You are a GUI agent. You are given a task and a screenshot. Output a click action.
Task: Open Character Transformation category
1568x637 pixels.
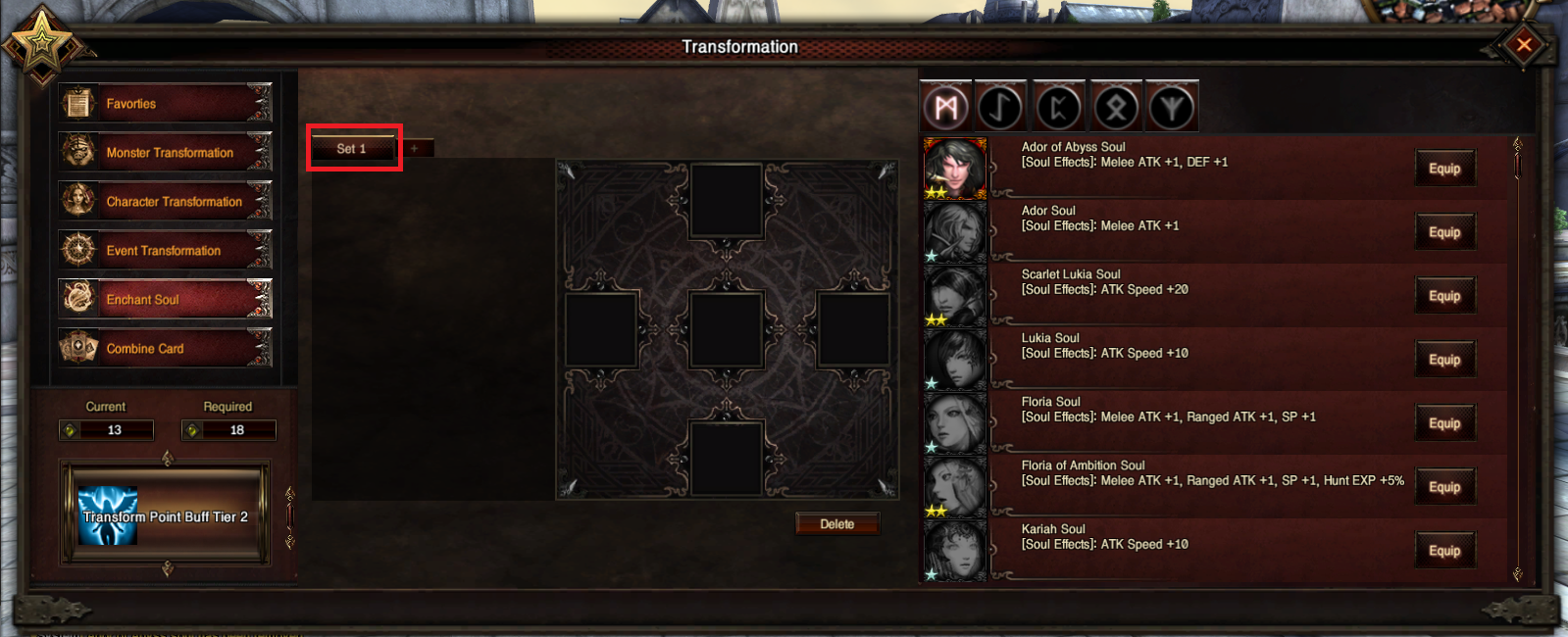point(165,202)
